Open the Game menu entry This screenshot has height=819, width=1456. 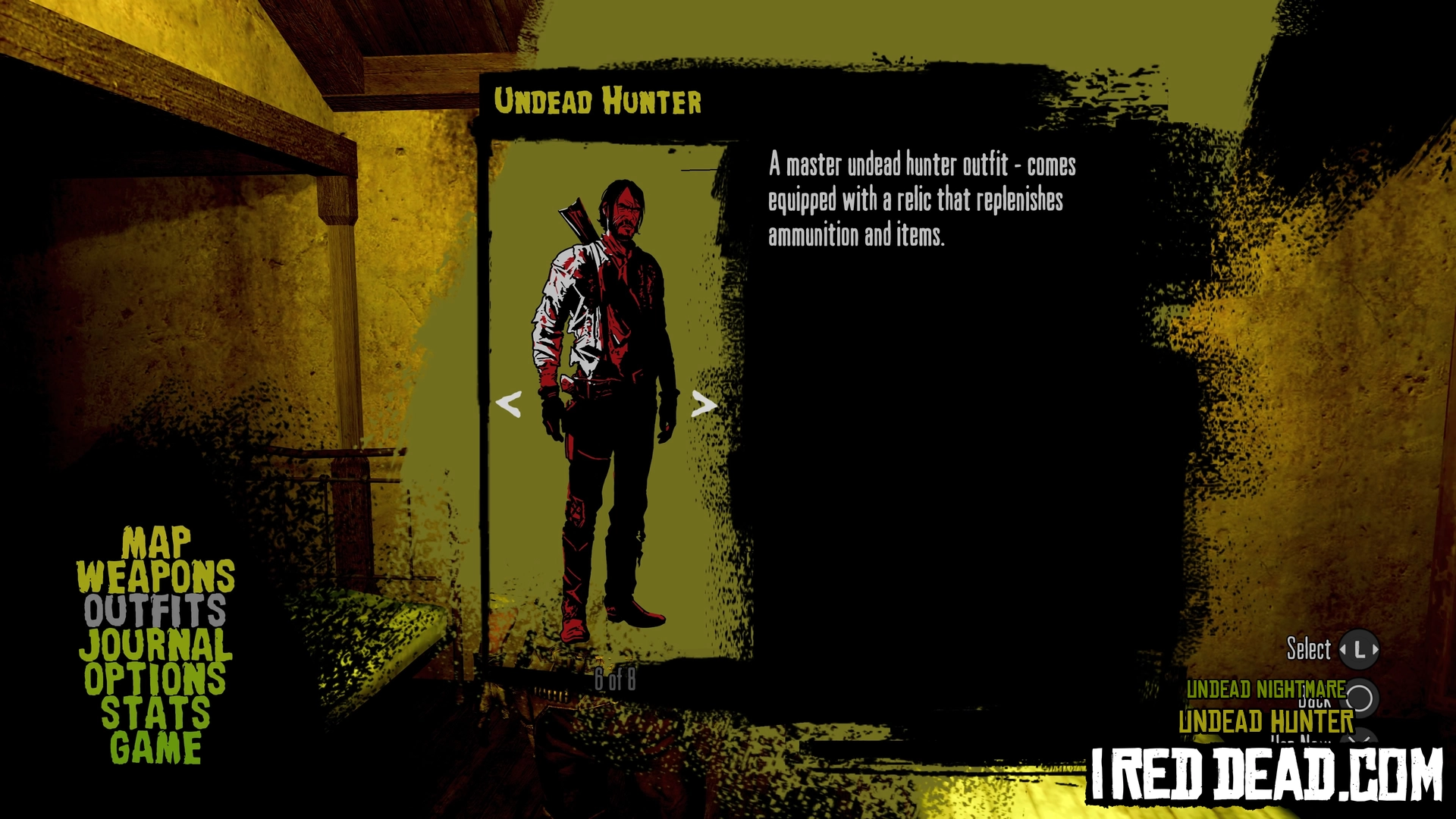(155, 747)
